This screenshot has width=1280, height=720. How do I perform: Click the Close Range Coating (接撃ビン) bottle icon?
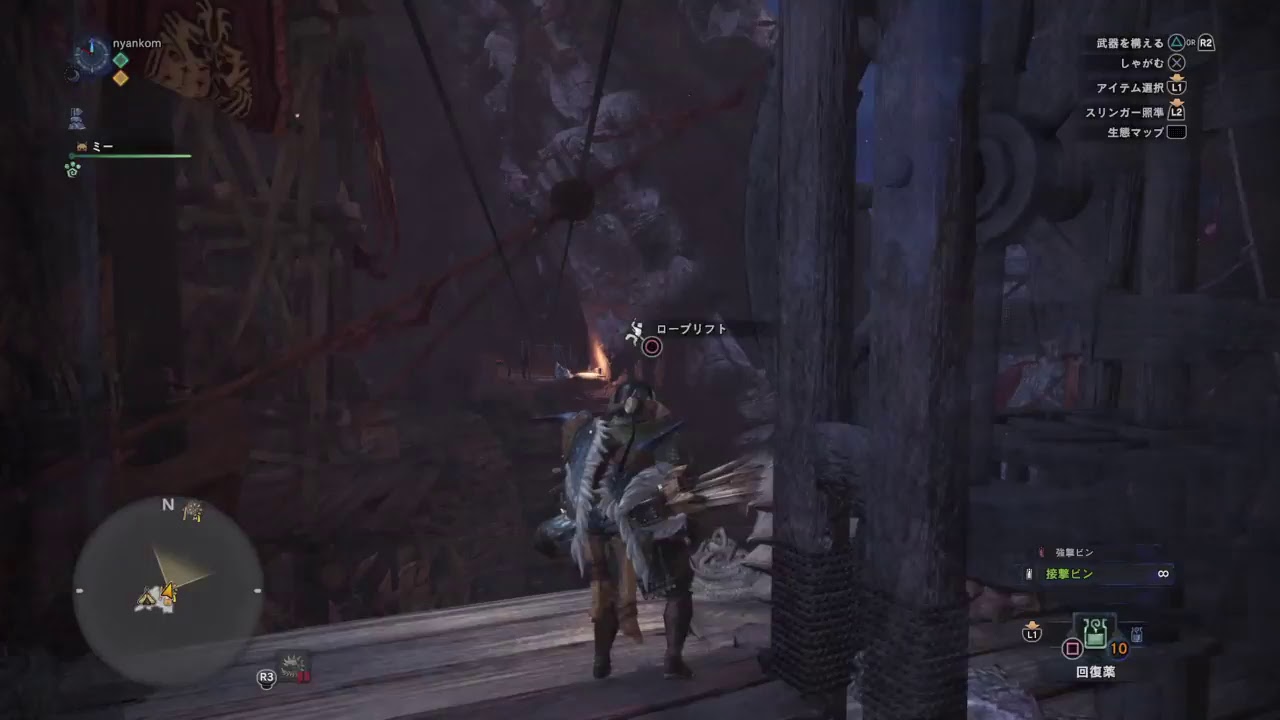point(1028,574)
